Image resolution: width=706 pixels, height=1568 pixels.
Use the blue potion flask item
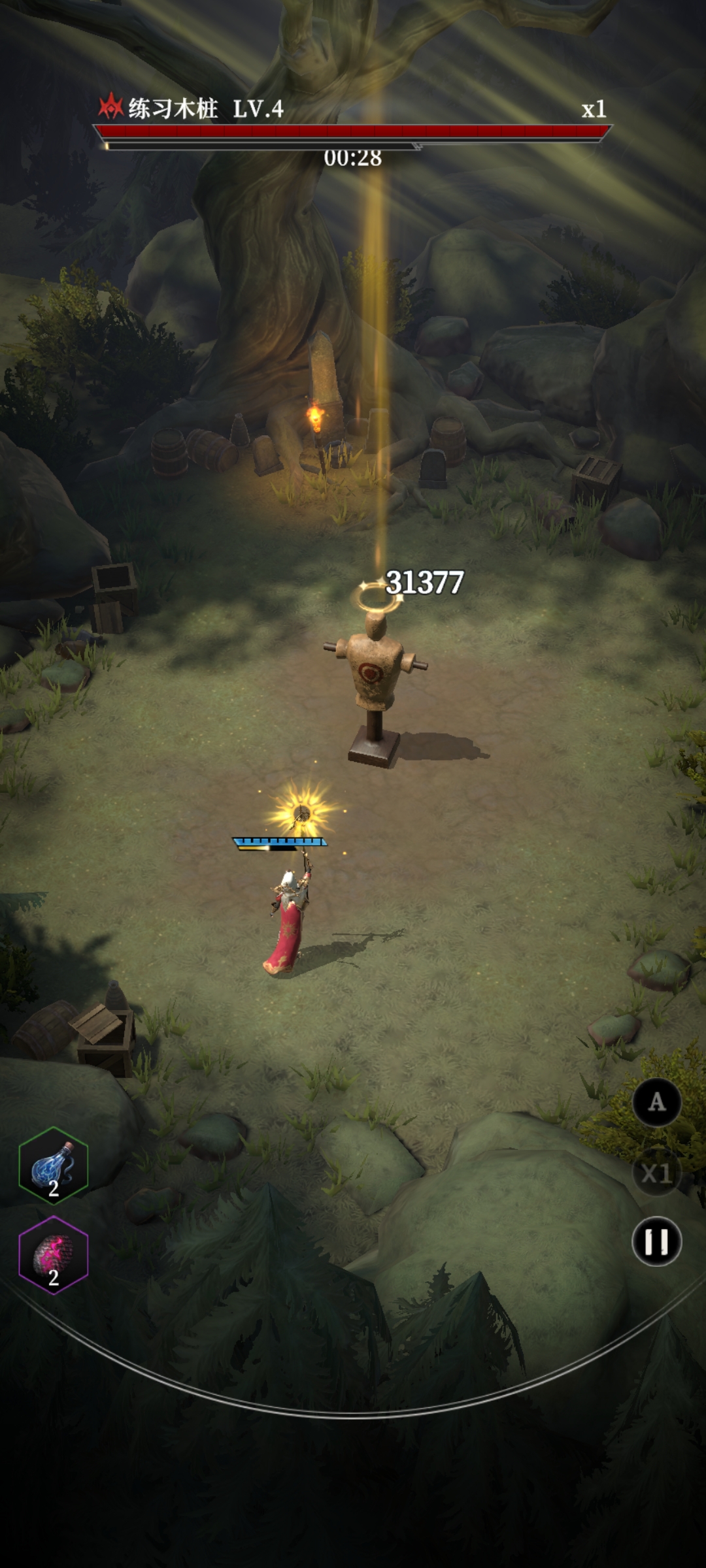coord(54,1166)
